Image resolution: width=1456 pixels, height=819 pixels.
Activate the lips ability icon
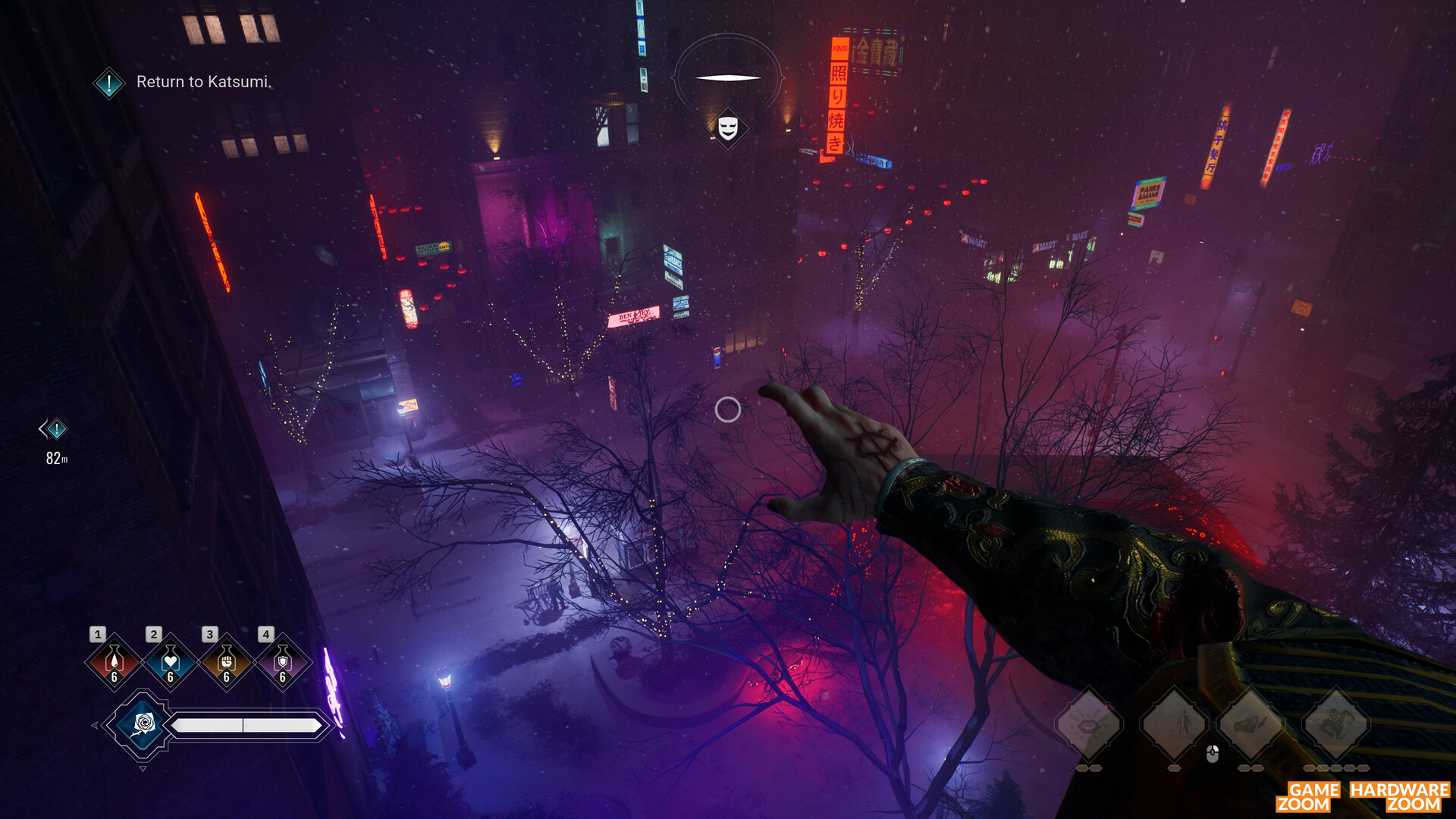1089,725
